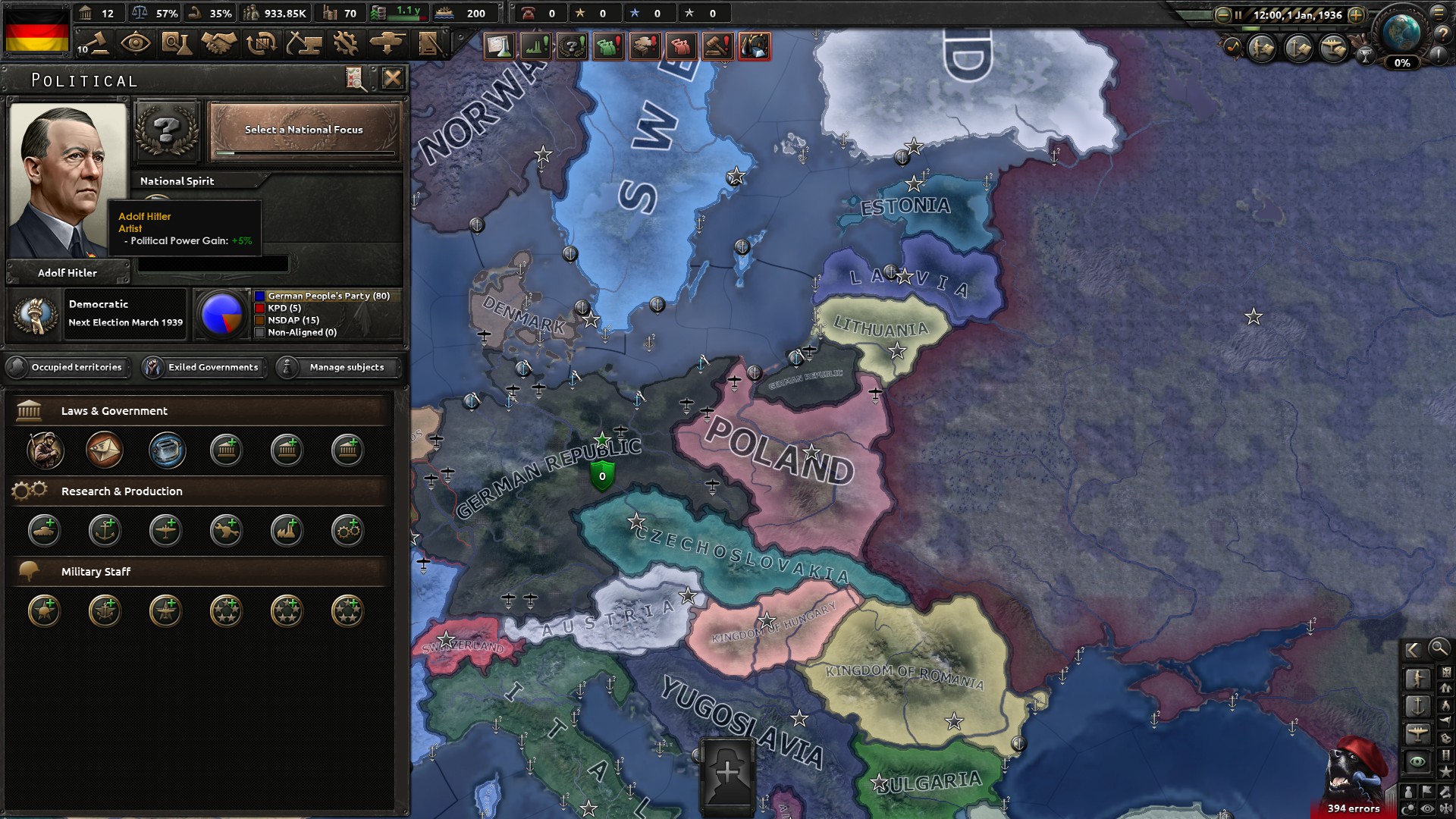Toggle the weather display eye icon

[x=1426, y=807]
